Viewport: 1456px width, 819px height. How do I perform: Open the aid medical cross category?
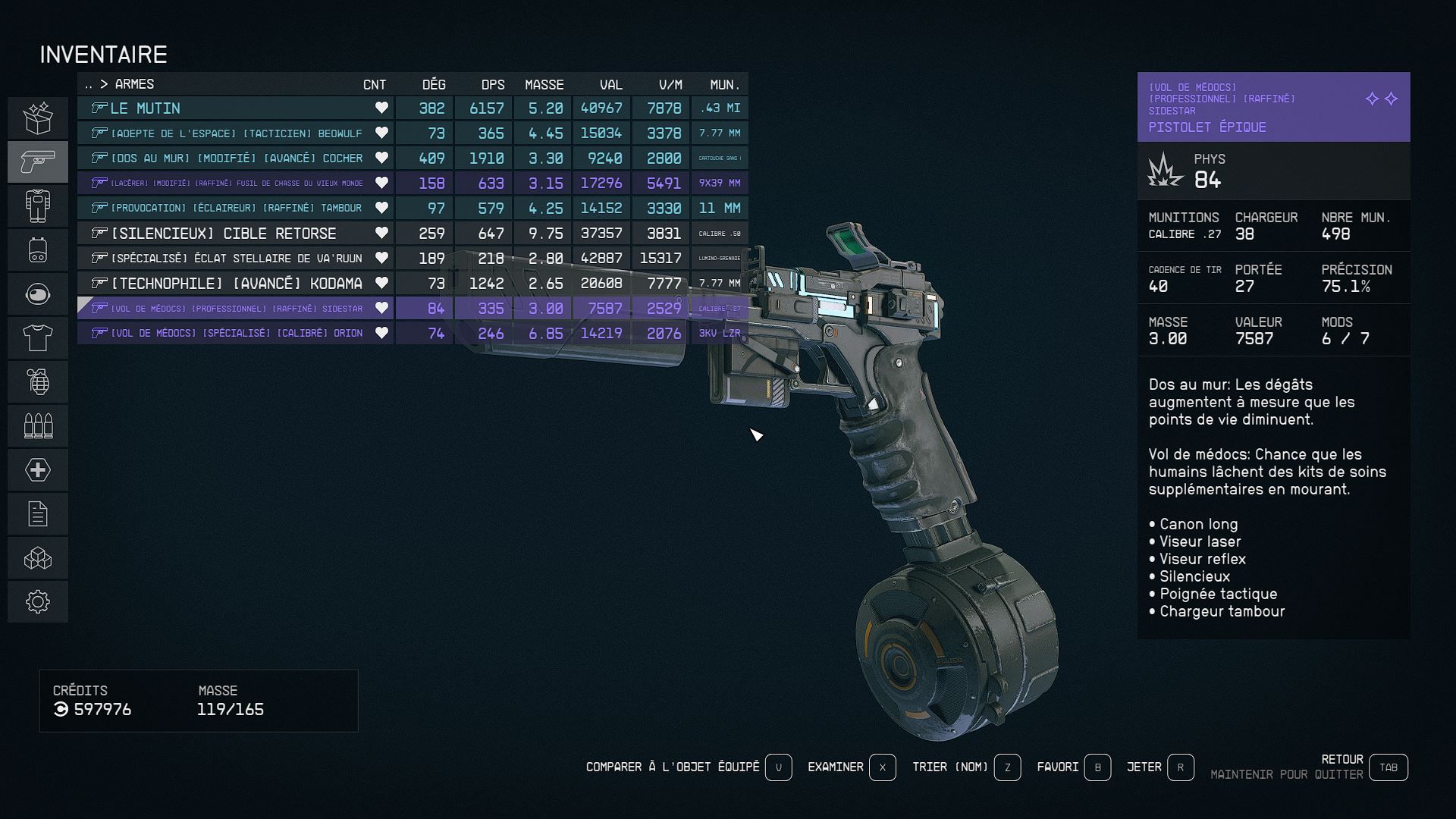[x=38, y=469]
